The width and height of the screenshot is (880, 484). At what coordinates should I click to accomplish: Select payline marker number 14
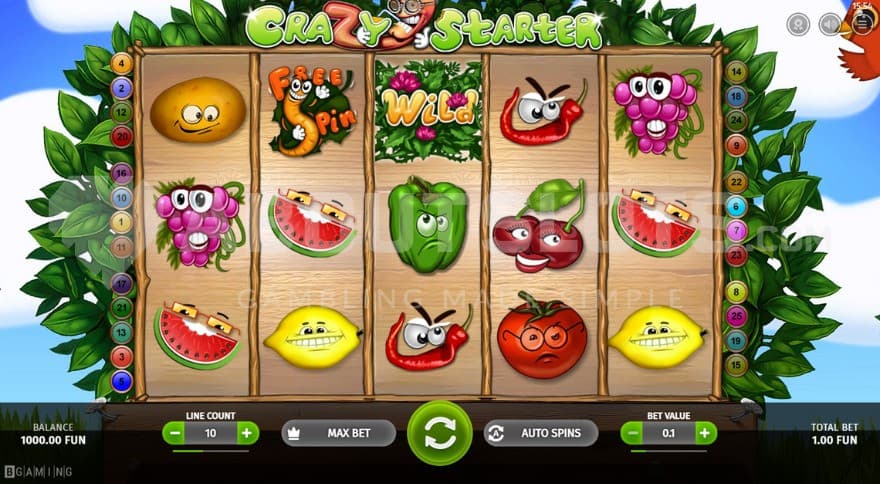[737, 72]
